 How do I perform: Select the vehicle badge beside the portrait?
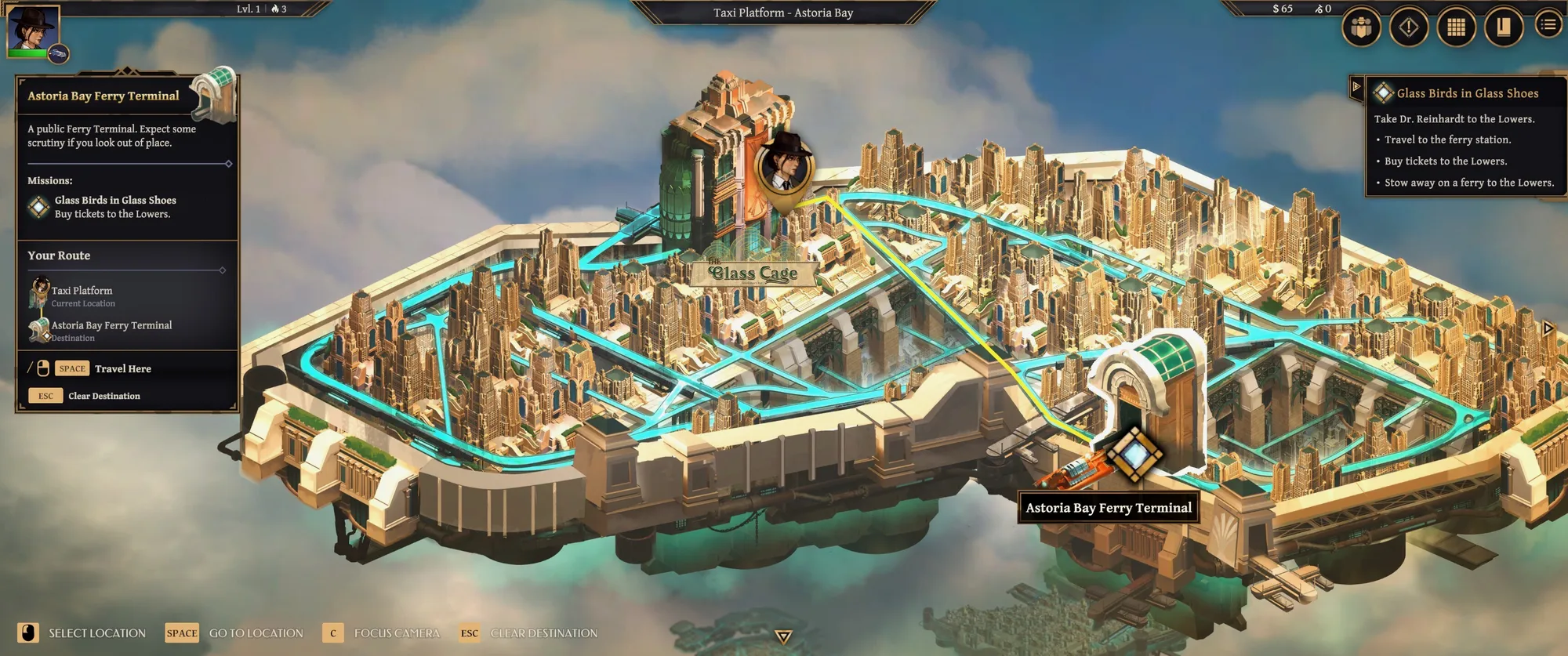59,53
